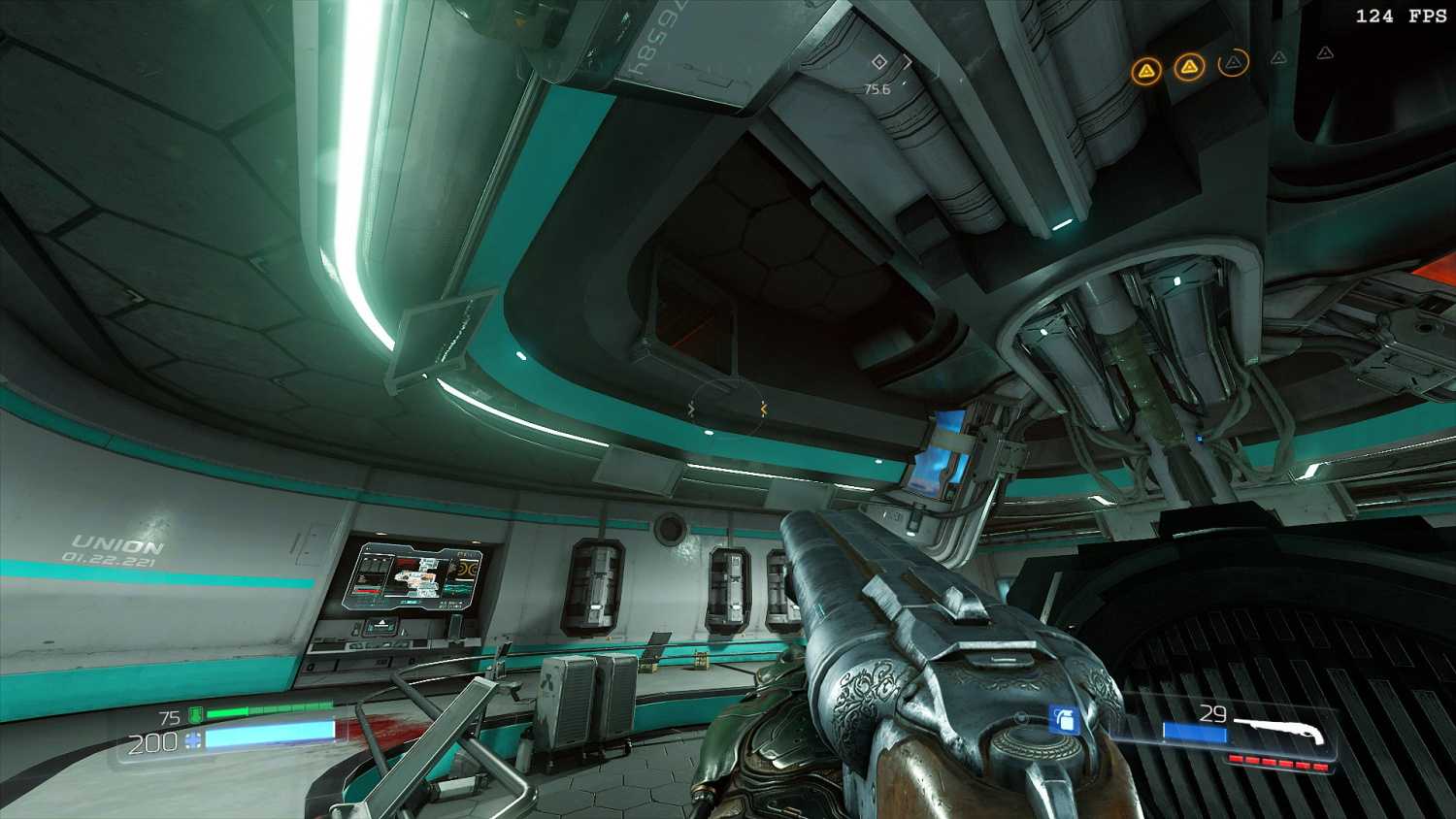
Task: Click the blue health cross icon
Action: click(x=192, y=741)
